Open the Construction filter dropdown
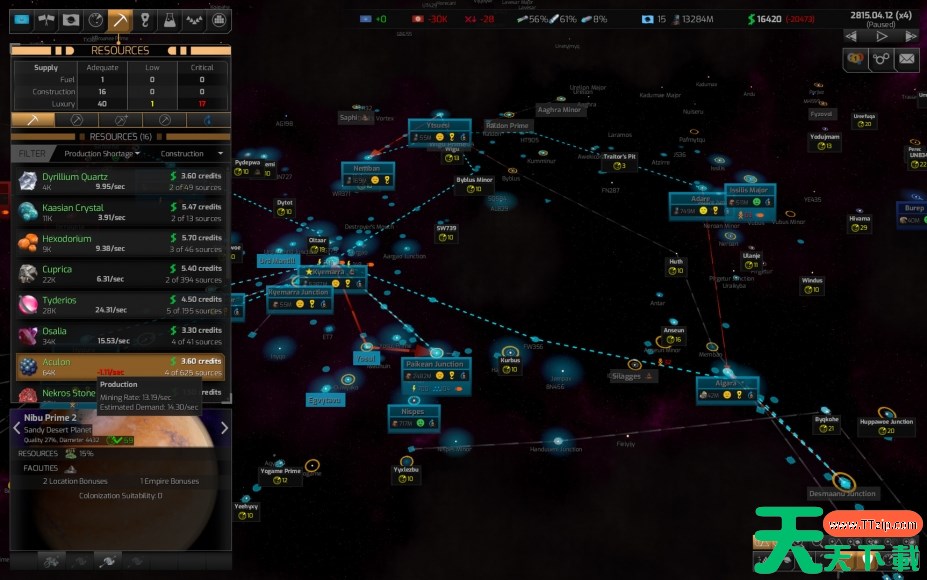The height and width of the screenshot is (580, 927). [192, 154]
